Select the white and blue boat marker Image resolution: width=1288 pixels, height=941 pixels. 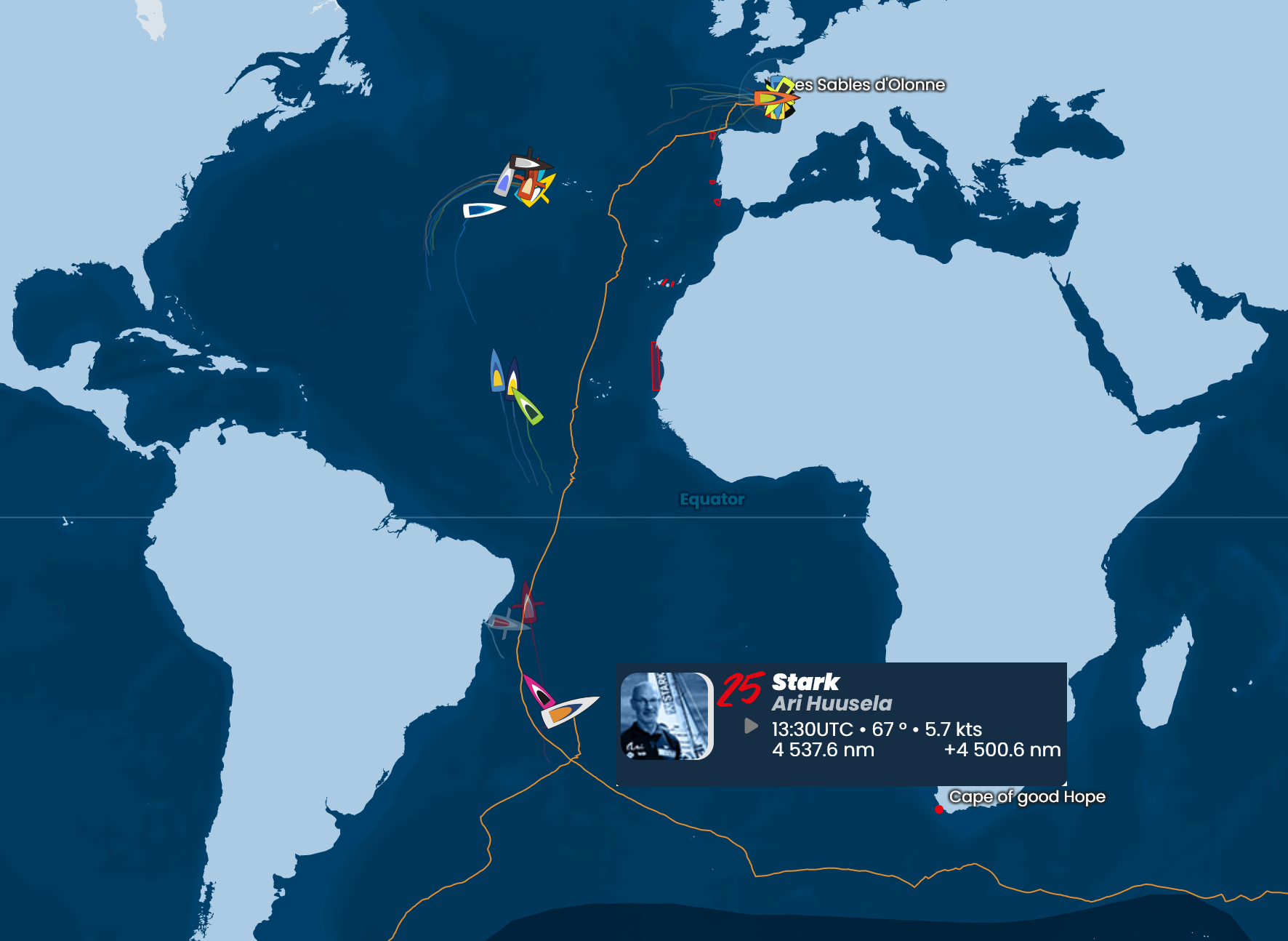pos(483,210)
